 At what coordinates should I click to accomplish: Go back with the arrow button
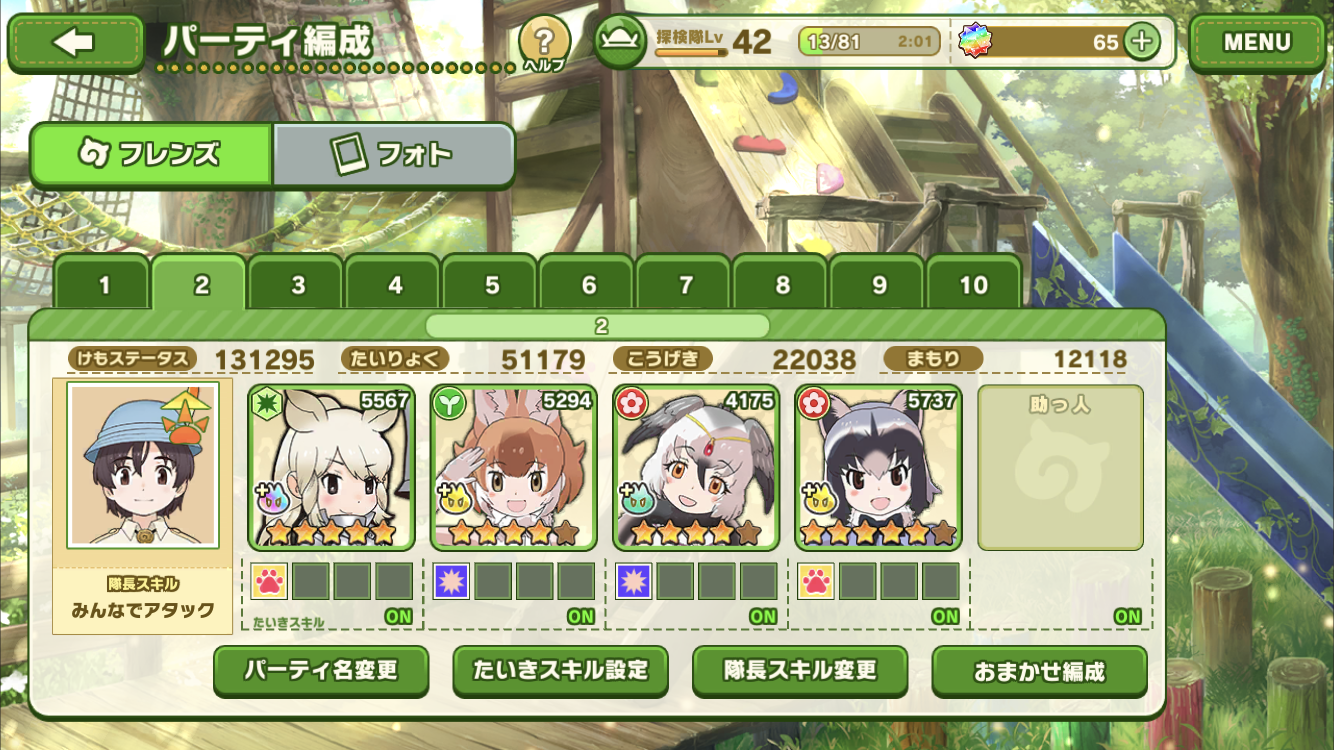(76, 42)
